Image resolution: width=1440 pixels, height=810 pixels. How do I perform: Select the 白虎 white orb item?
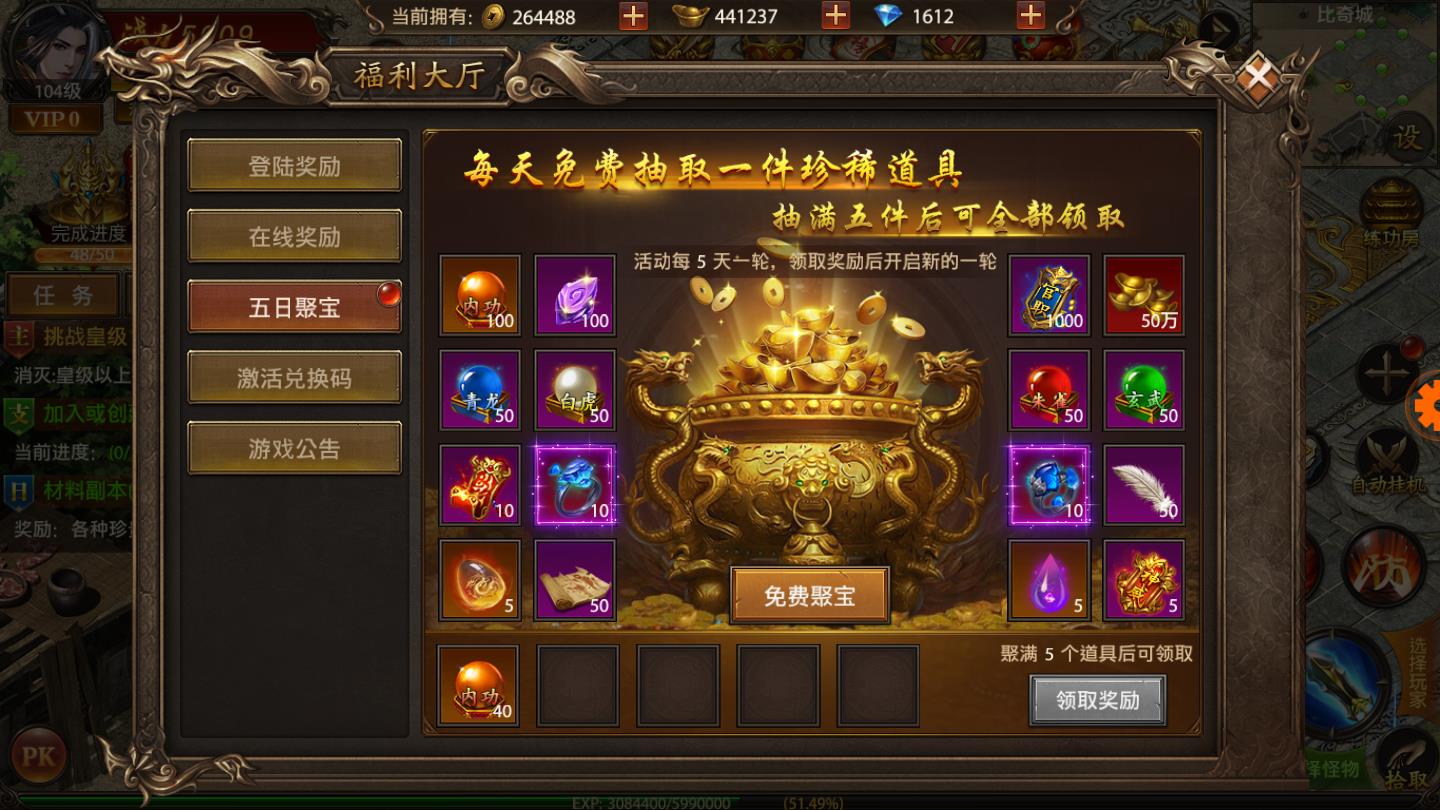pyautogui.click(x=574, y=390)
